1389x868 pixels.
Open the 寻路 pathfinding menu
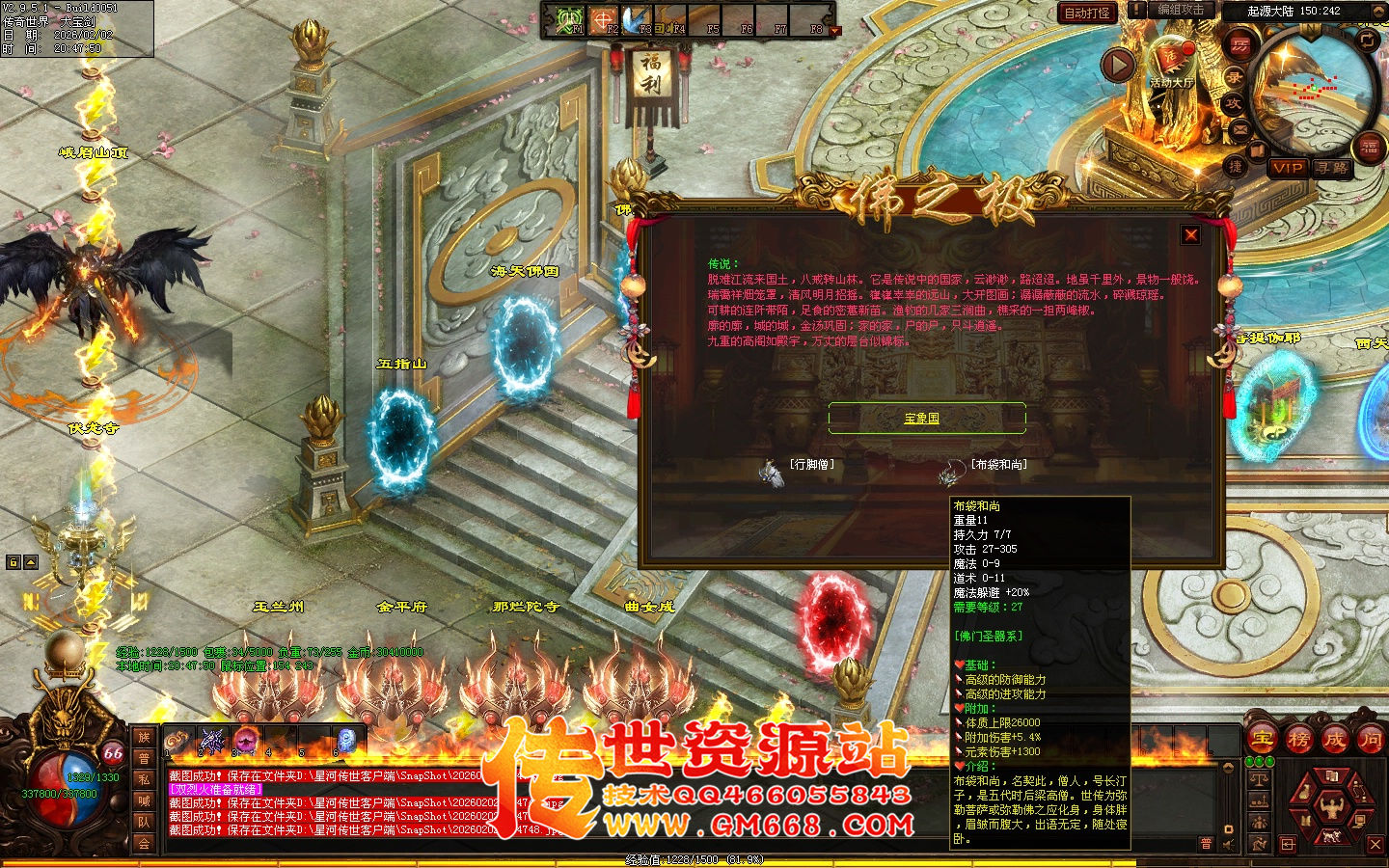coord(1331,170)
